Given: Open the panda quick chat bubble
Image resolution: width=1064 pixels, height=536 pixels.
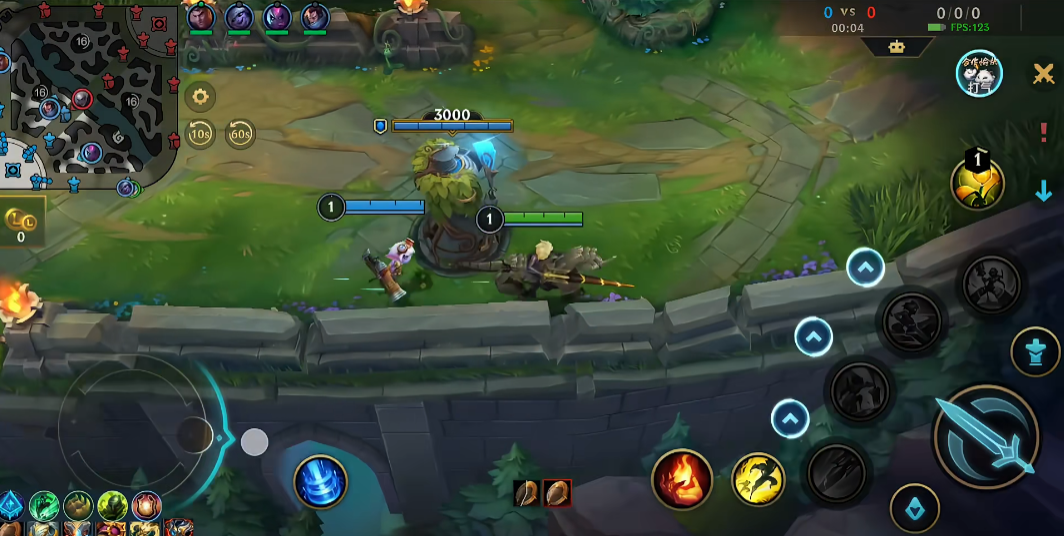Looking at the screenshot, I should click(979, 74).
